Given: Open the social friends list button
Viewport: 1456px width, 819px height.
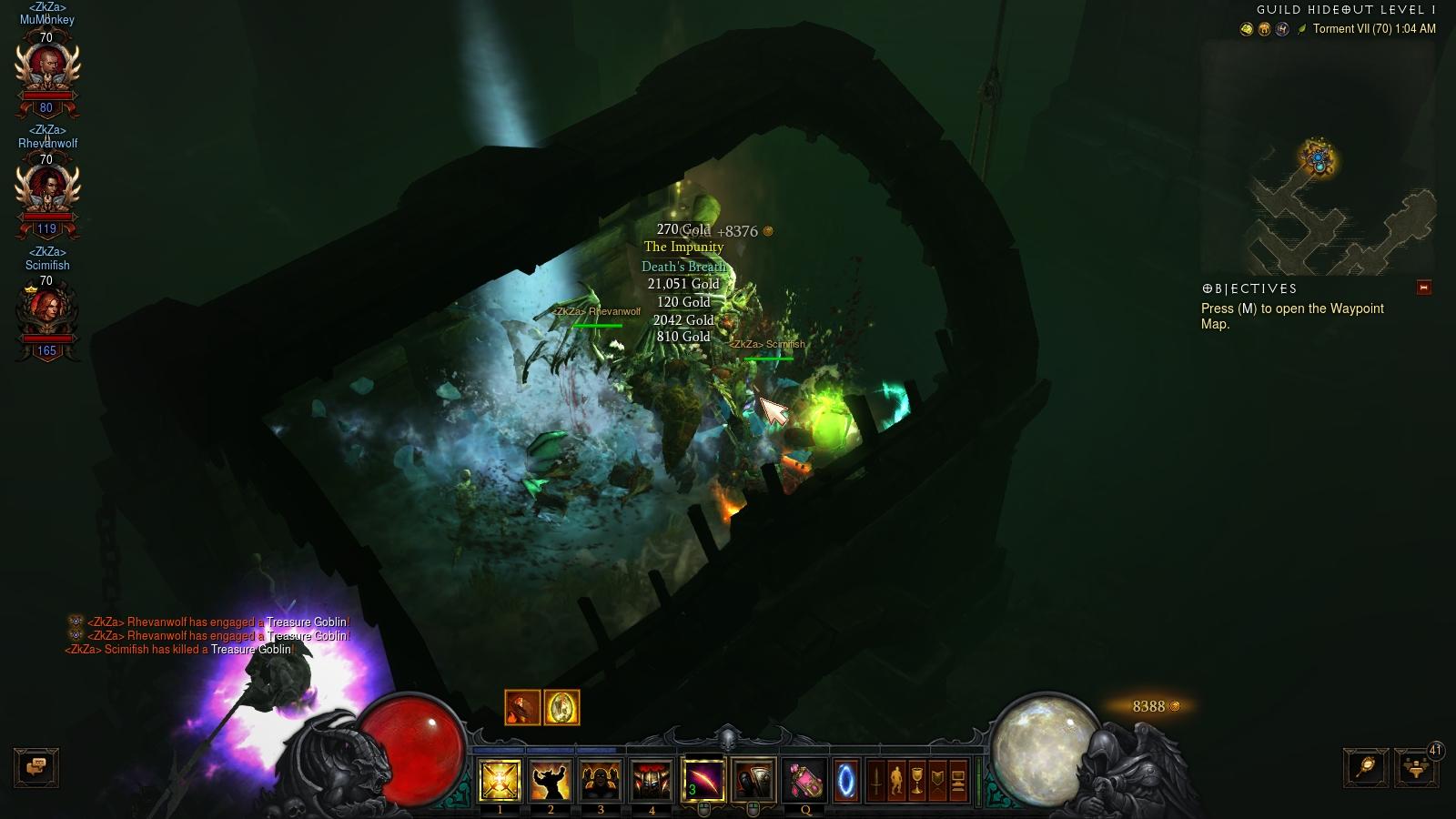Looking at the screenshot, I should (x=1415, y=768).
